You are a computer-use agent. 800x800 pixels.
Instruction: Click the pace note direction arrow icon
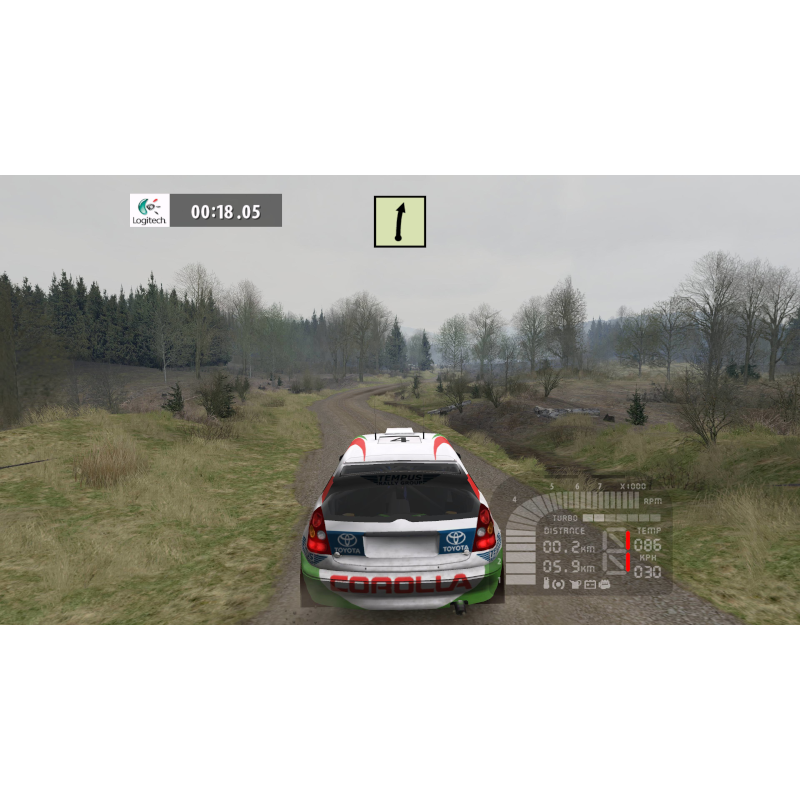(x=400, y=222)
